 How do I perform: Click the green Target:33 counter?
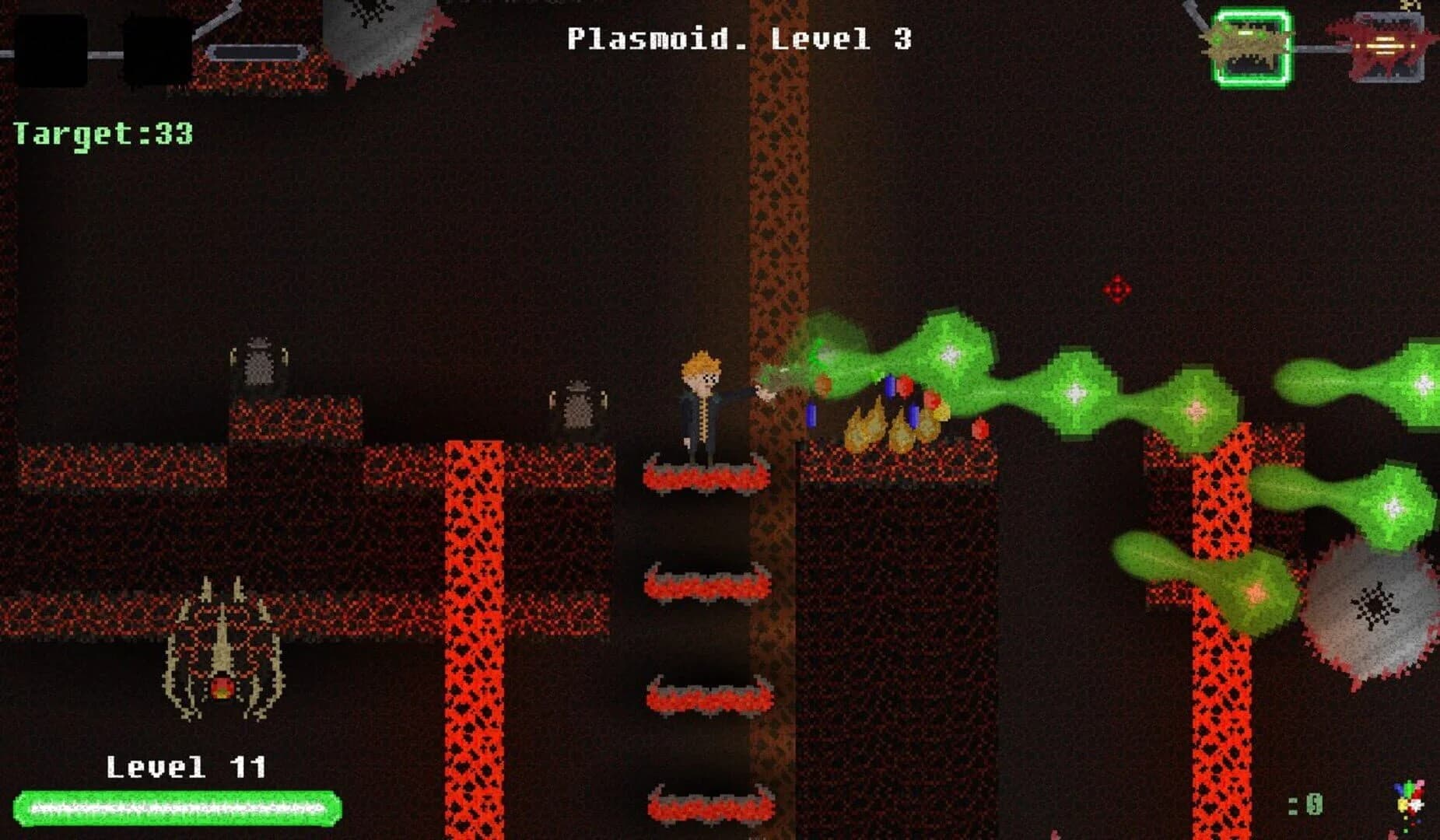point(101,134)
